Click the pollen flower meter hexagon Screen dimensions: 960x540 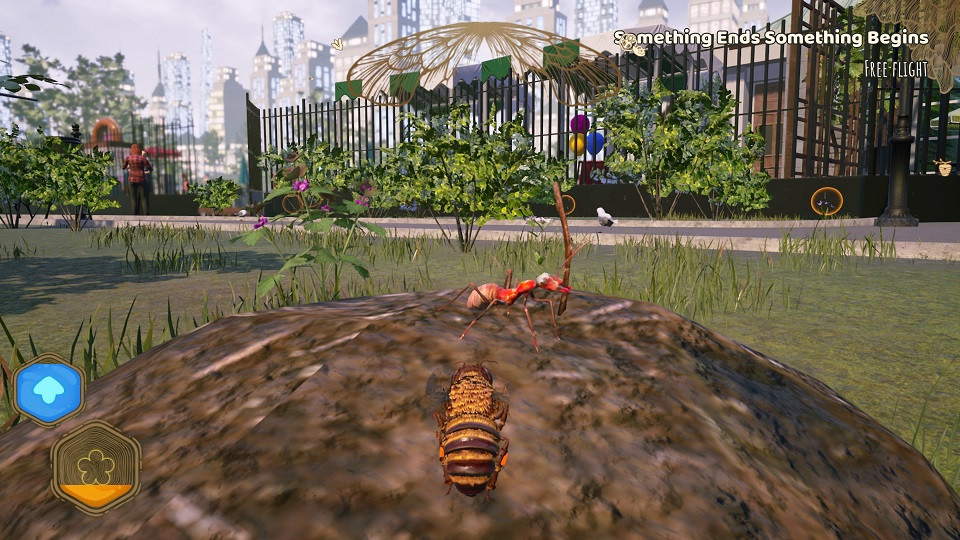click(96, 467)
